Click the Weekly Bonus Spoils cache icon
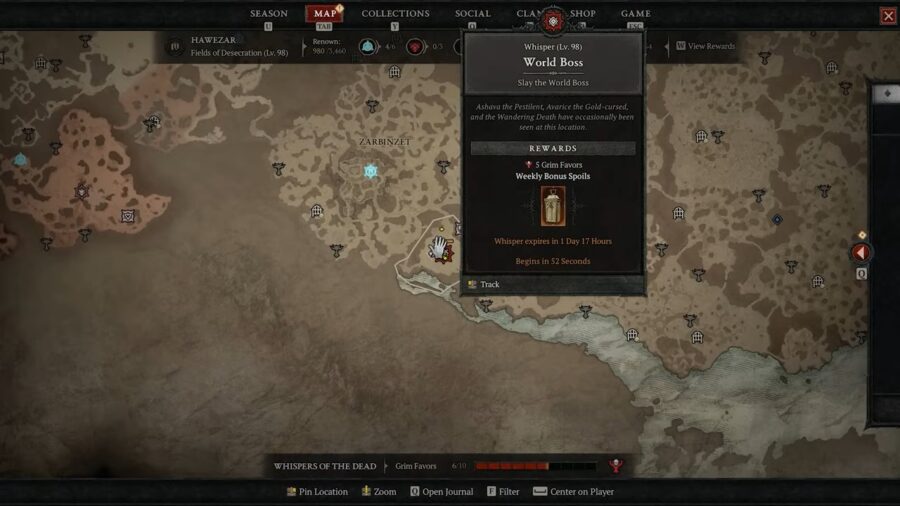This screenshot has height=506, width=900. pos(553,206)
